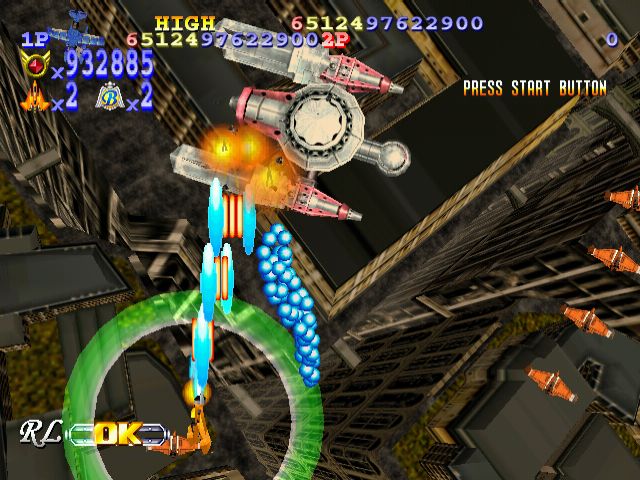Click the blue plane 1P icon

click(74, 32)
